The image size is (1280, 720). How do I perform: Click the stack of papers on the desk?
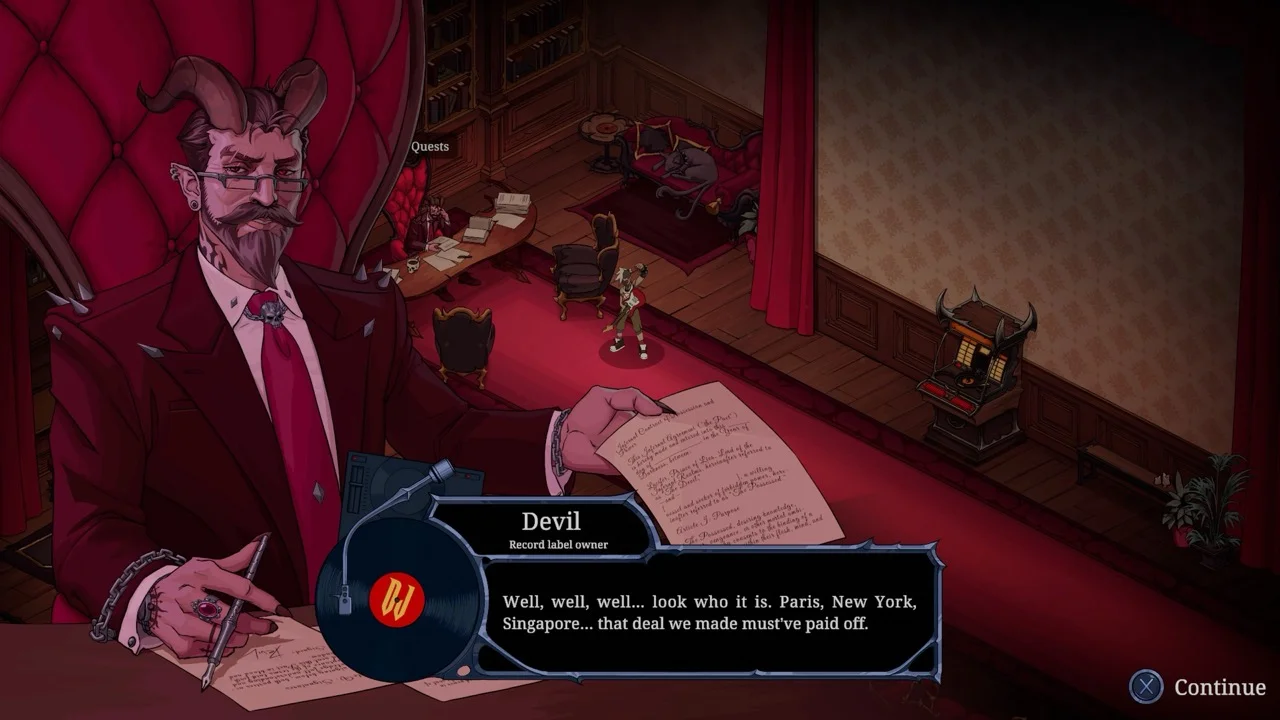pos(512,202)
